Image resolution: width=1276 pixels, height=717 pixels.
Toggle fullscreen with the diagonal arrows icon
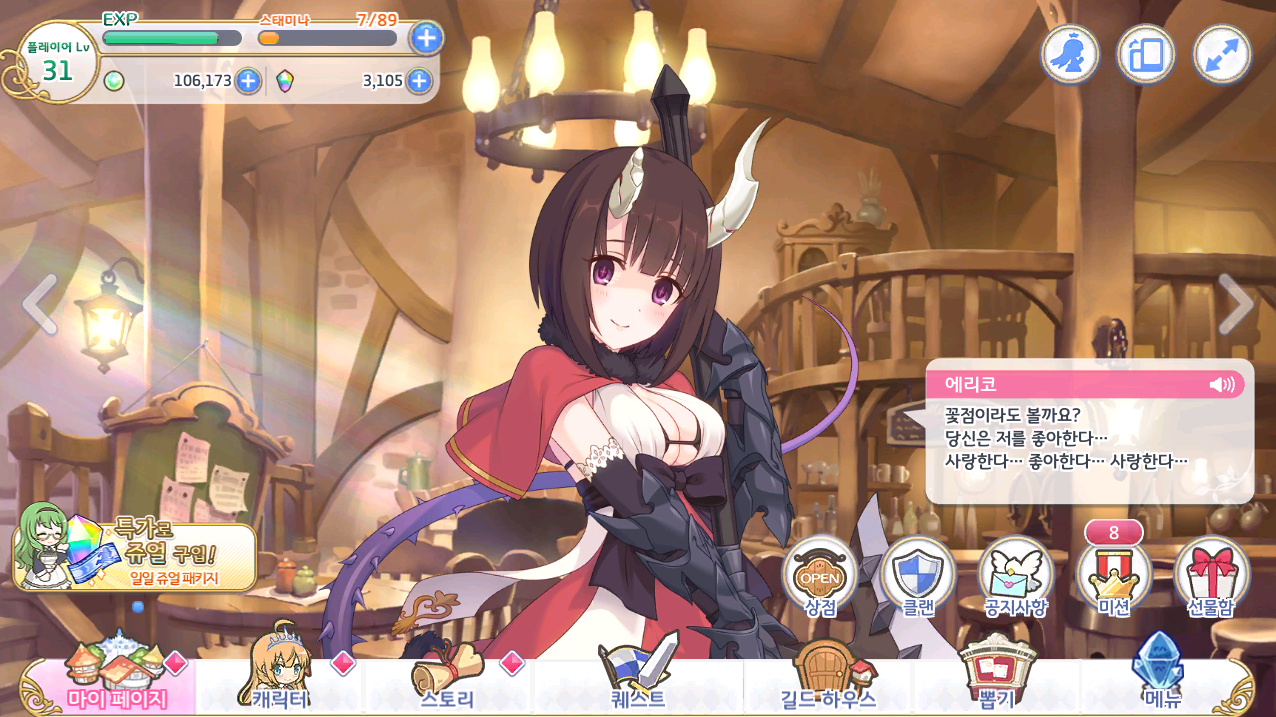coord(1221,54)
